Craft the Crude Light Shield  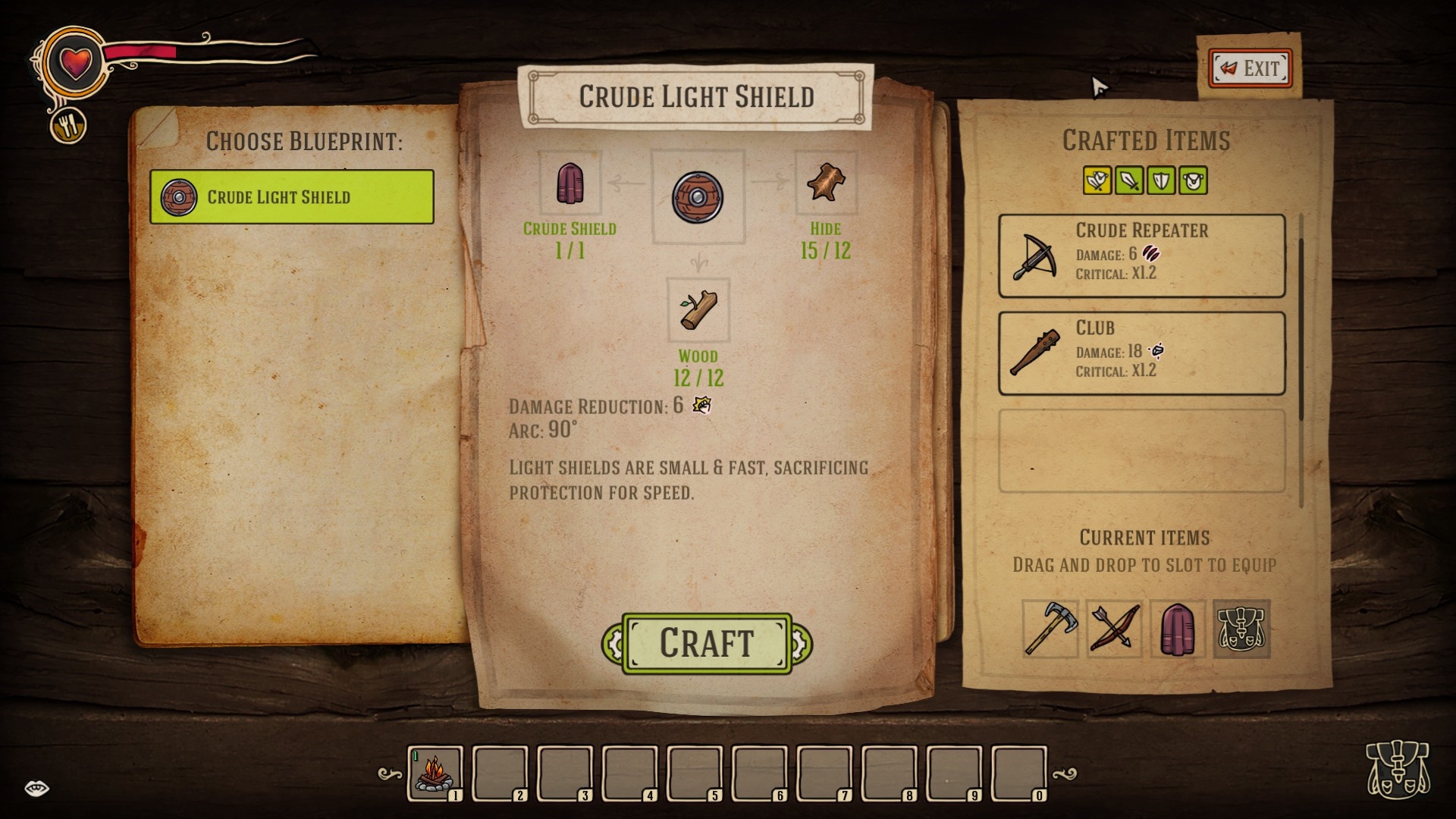pos(707,644)
